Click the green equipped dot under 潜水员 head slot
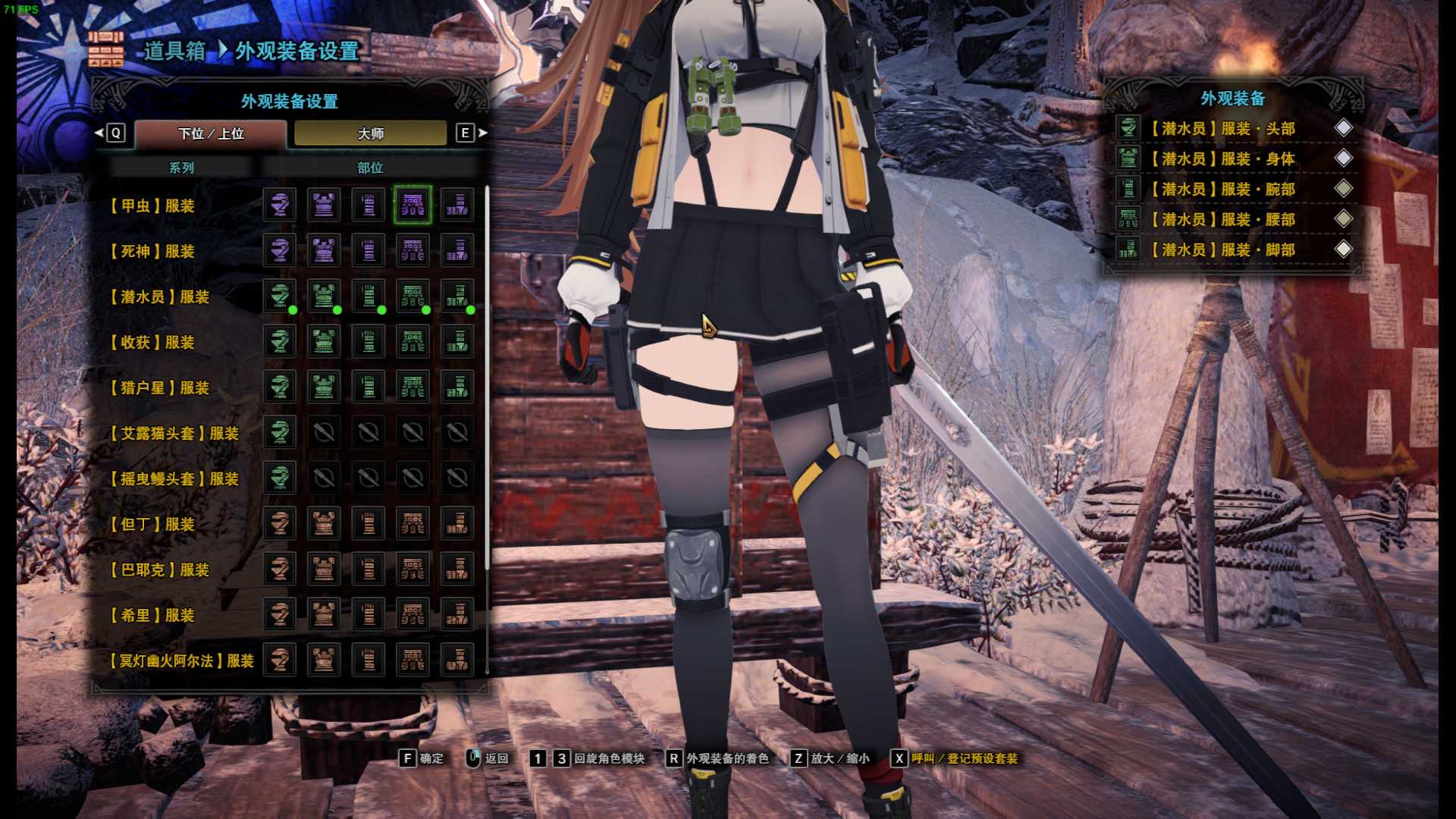Viewport: 1456px width, 819px height. click(x=294, y=310)
